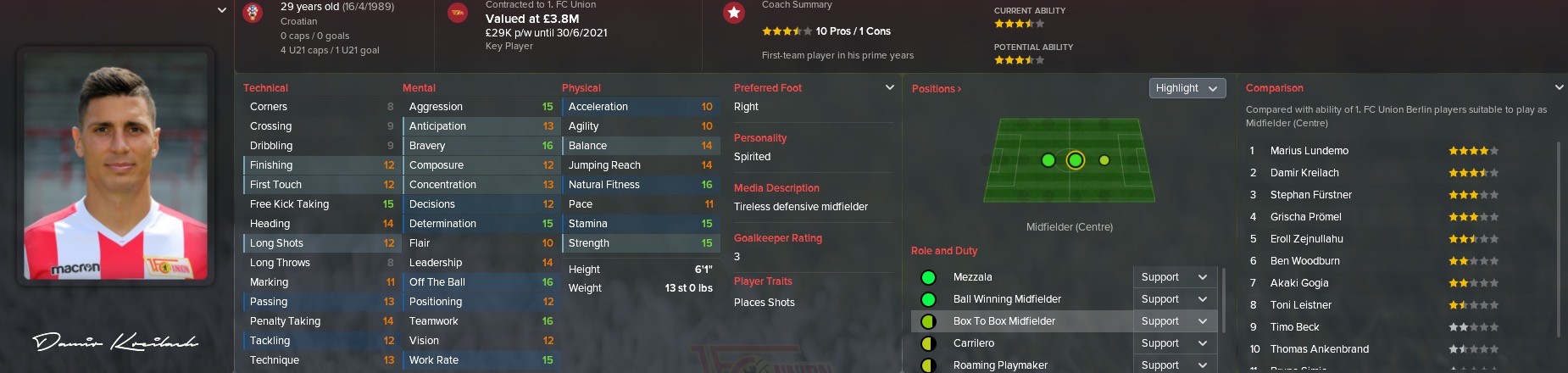This screenshot has height=373, width=1568.
Task: Select Stephan Fürstner in comparison list
Action: pos(1310,195)
